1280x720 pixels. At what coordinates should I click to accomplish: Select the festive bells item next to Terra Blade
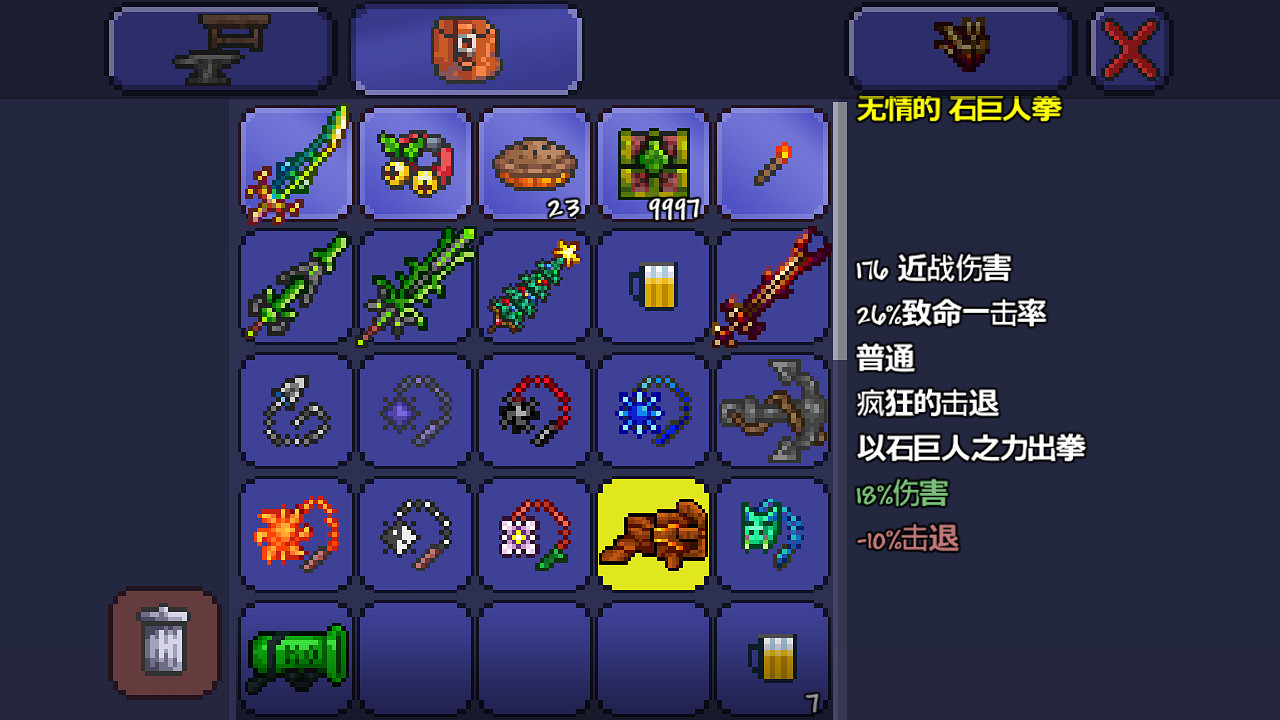coord(415,163)
